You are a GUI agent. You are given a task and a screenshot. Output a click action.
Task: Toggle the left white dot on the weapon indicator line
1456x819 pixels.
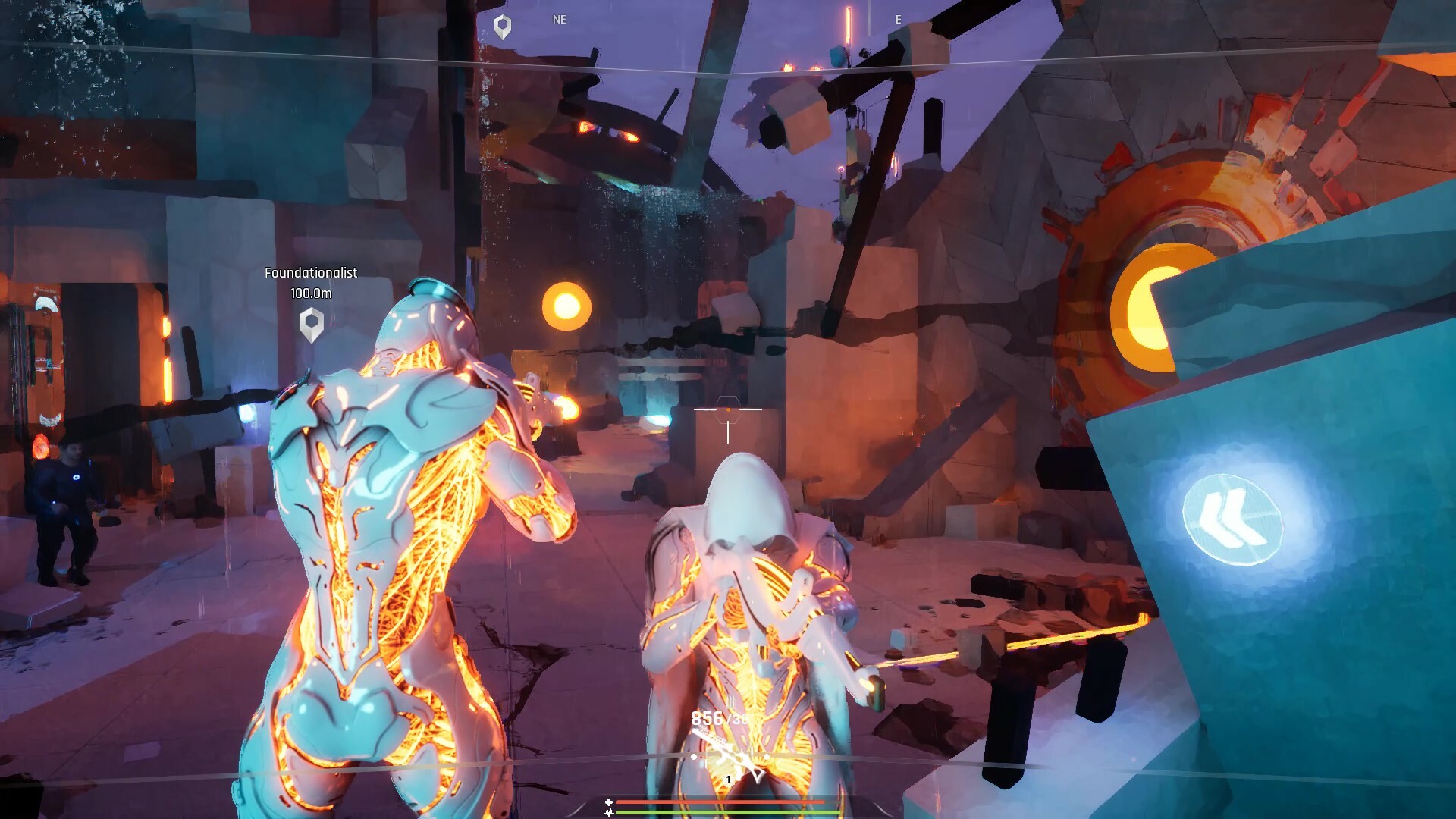pos(694,756)
